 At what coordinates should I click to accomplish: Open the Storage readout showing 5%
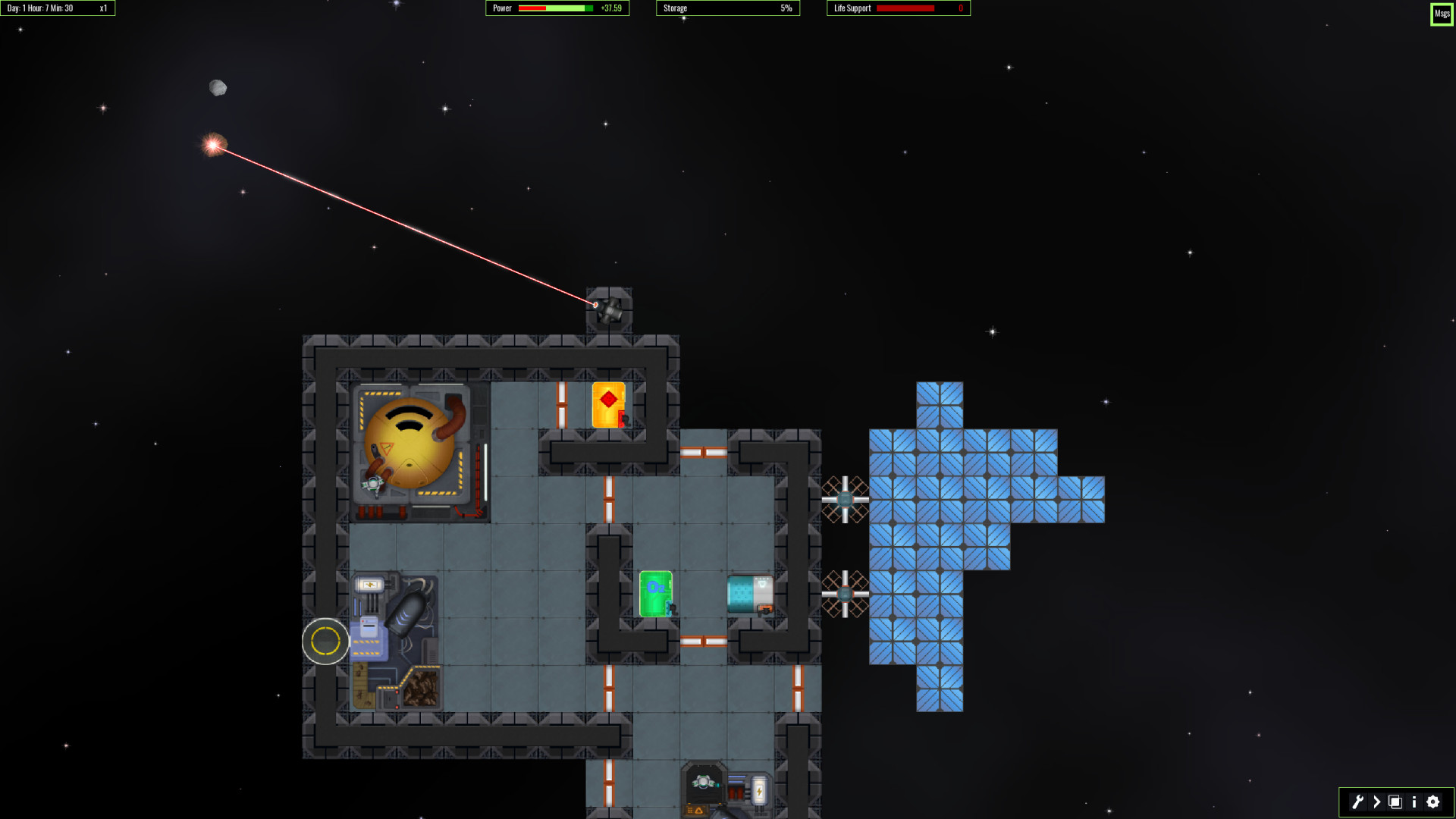pos(726,8)
